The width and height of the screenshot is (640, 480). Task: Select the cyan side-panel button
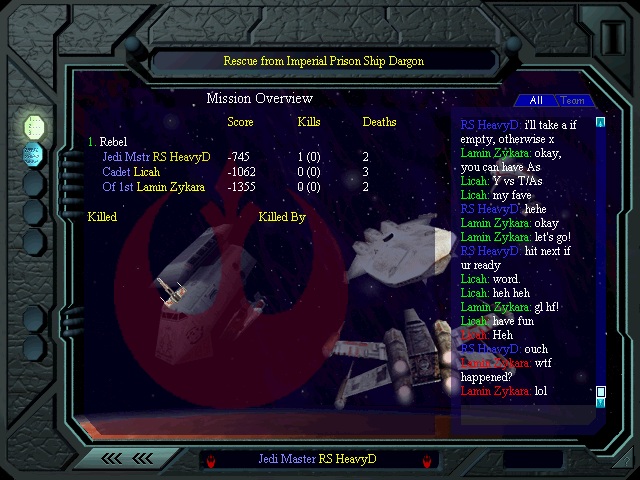(x=34, y=154)
